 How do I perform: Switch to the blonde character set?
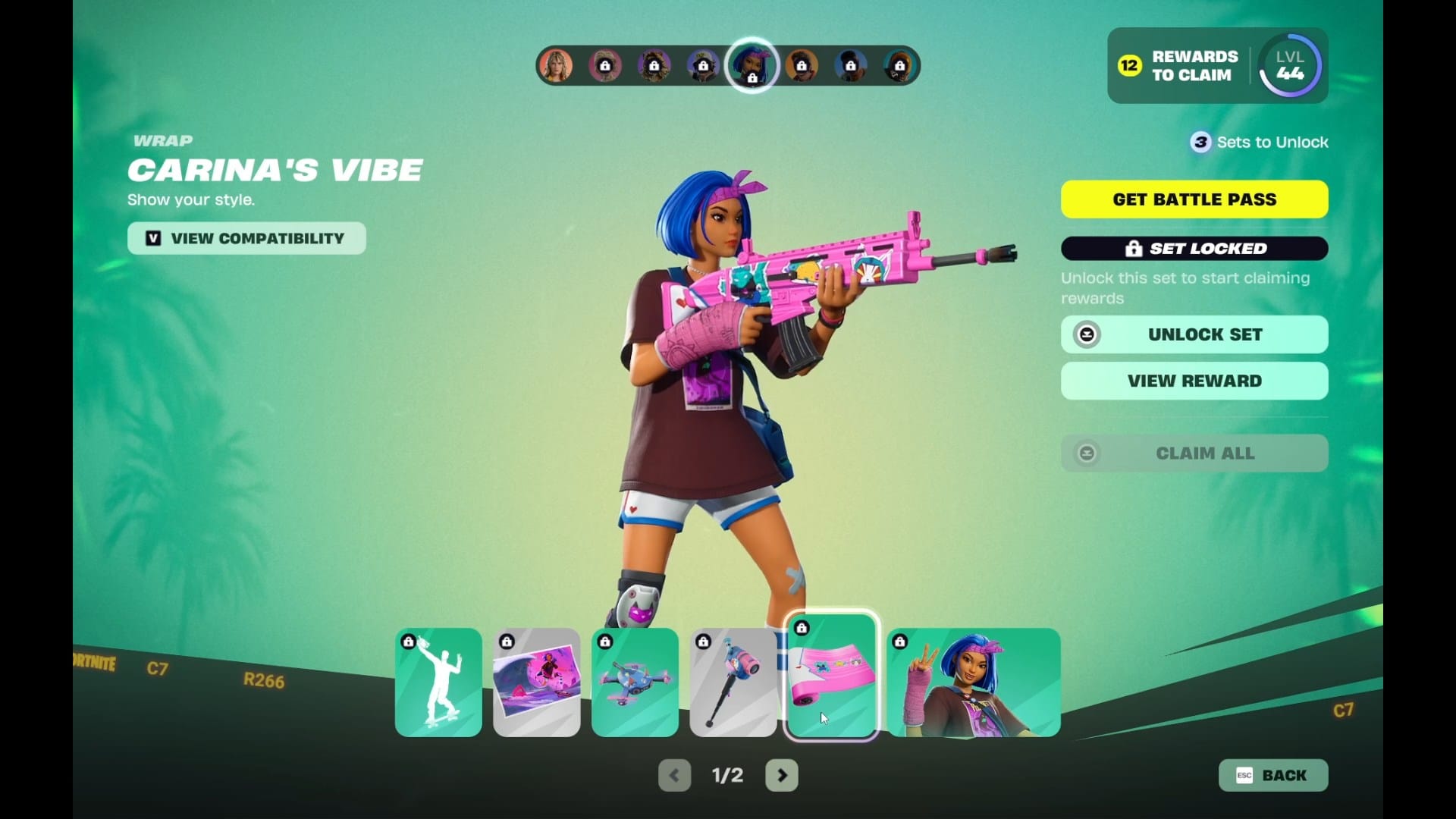click(x=556, y=66)
